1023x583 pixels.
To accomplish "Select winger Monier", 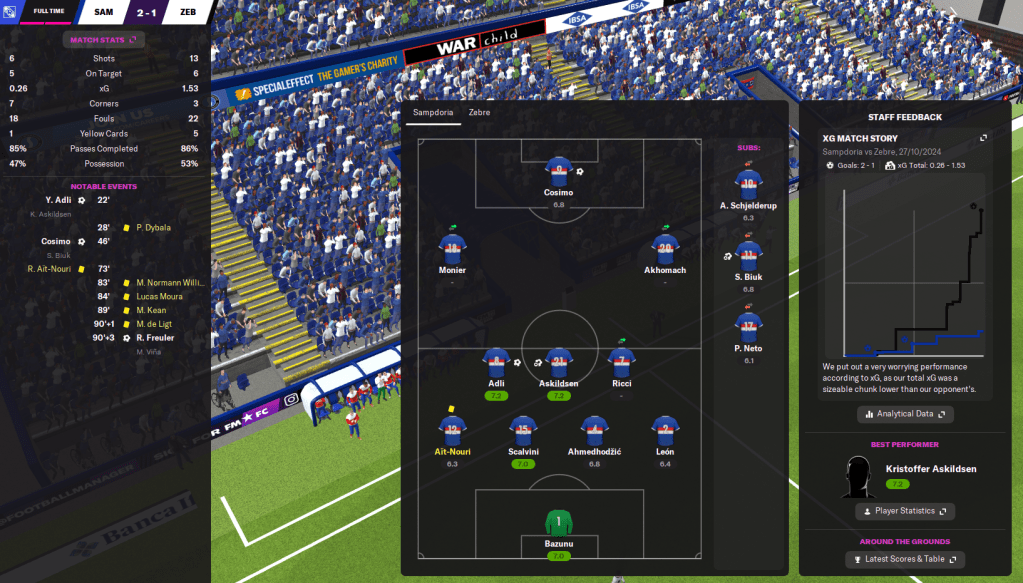I will (x=452, y=249).
